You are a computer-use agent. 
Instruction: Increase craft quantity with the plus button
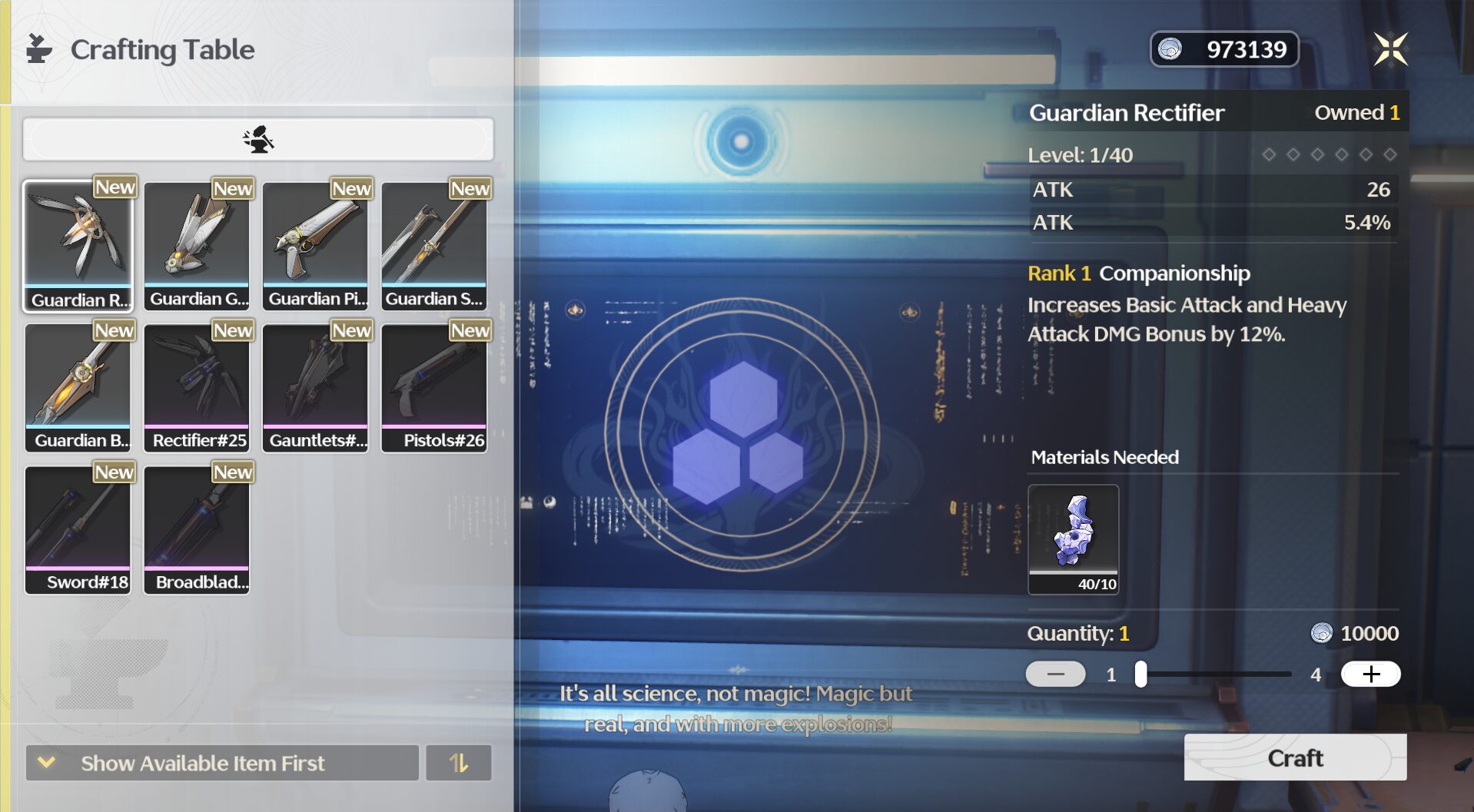pos(1370,674)
